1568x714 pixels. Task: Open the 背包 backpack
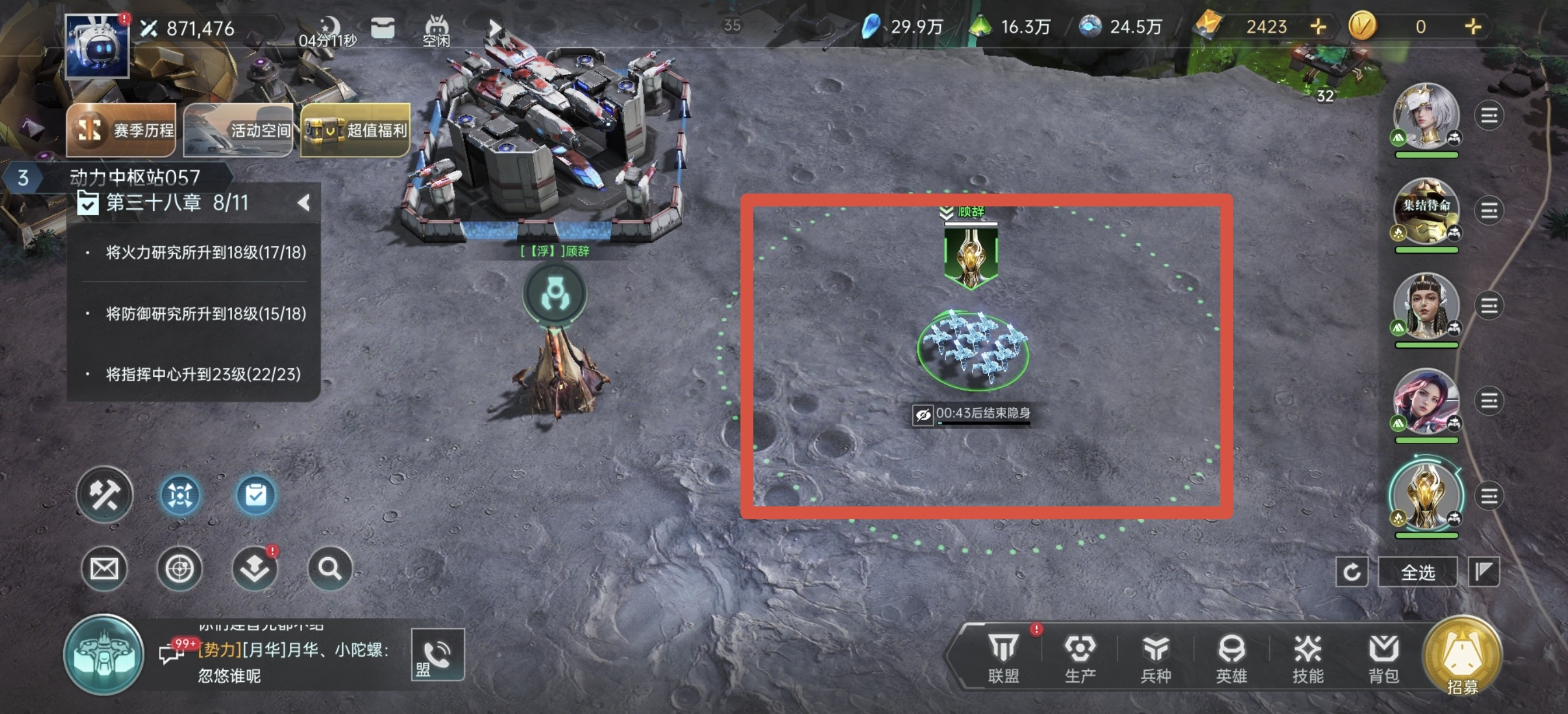pyautogui.click(x=1383, y=657)
